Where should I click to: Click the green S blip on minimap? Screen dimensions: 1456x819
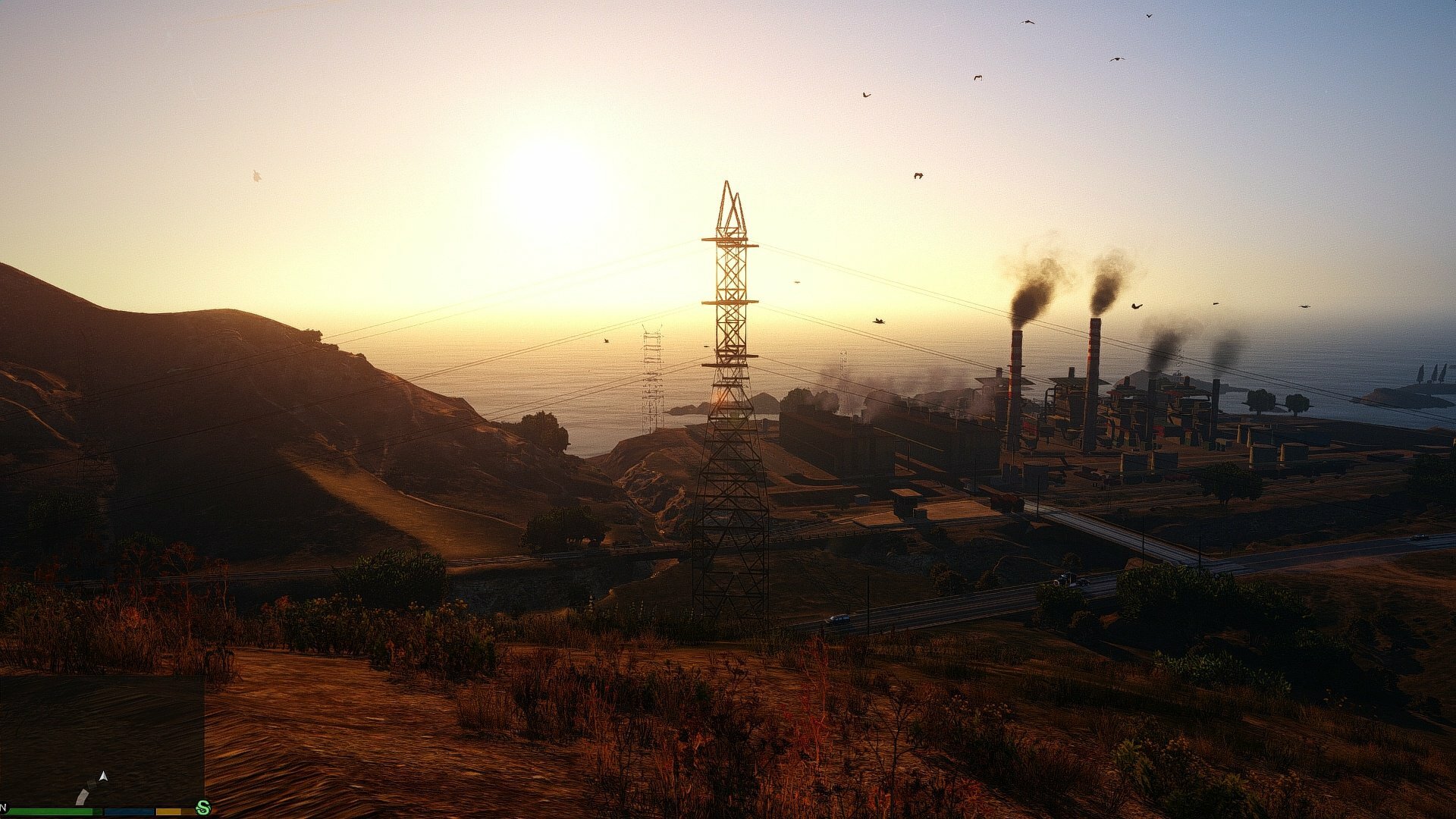202,808
